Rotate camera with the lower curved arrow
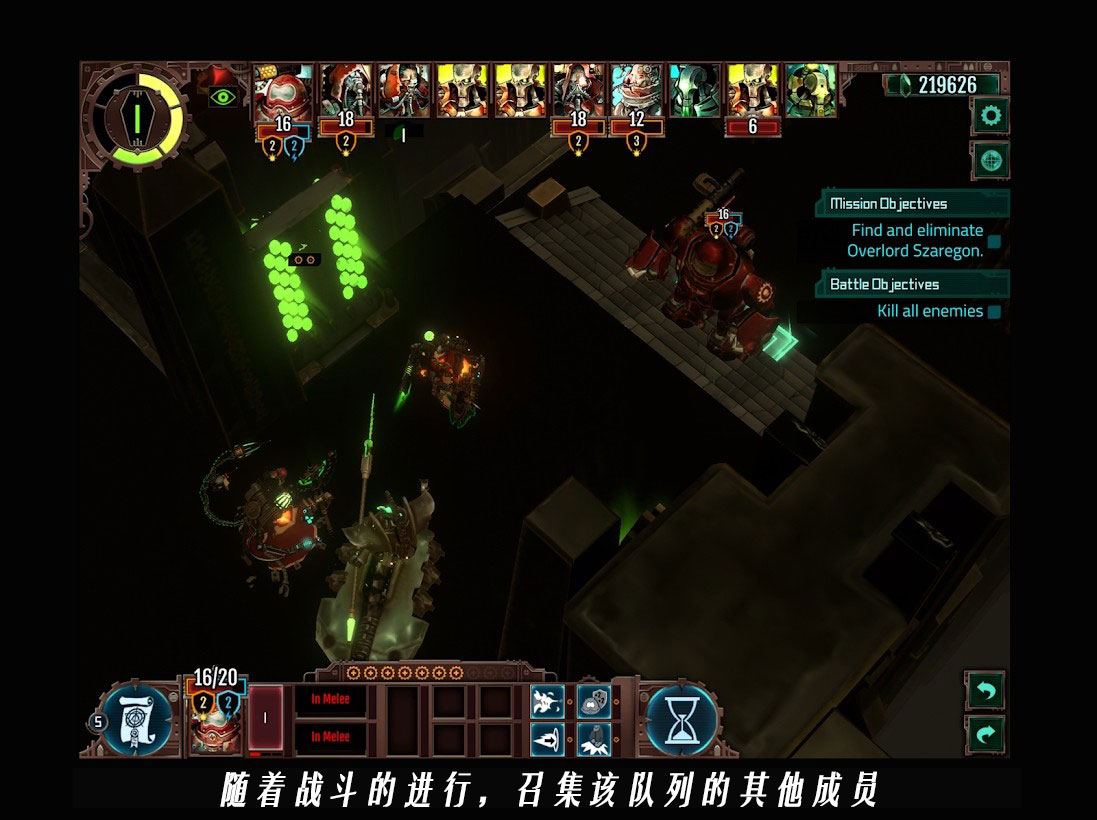 click(x=985, y=735)
